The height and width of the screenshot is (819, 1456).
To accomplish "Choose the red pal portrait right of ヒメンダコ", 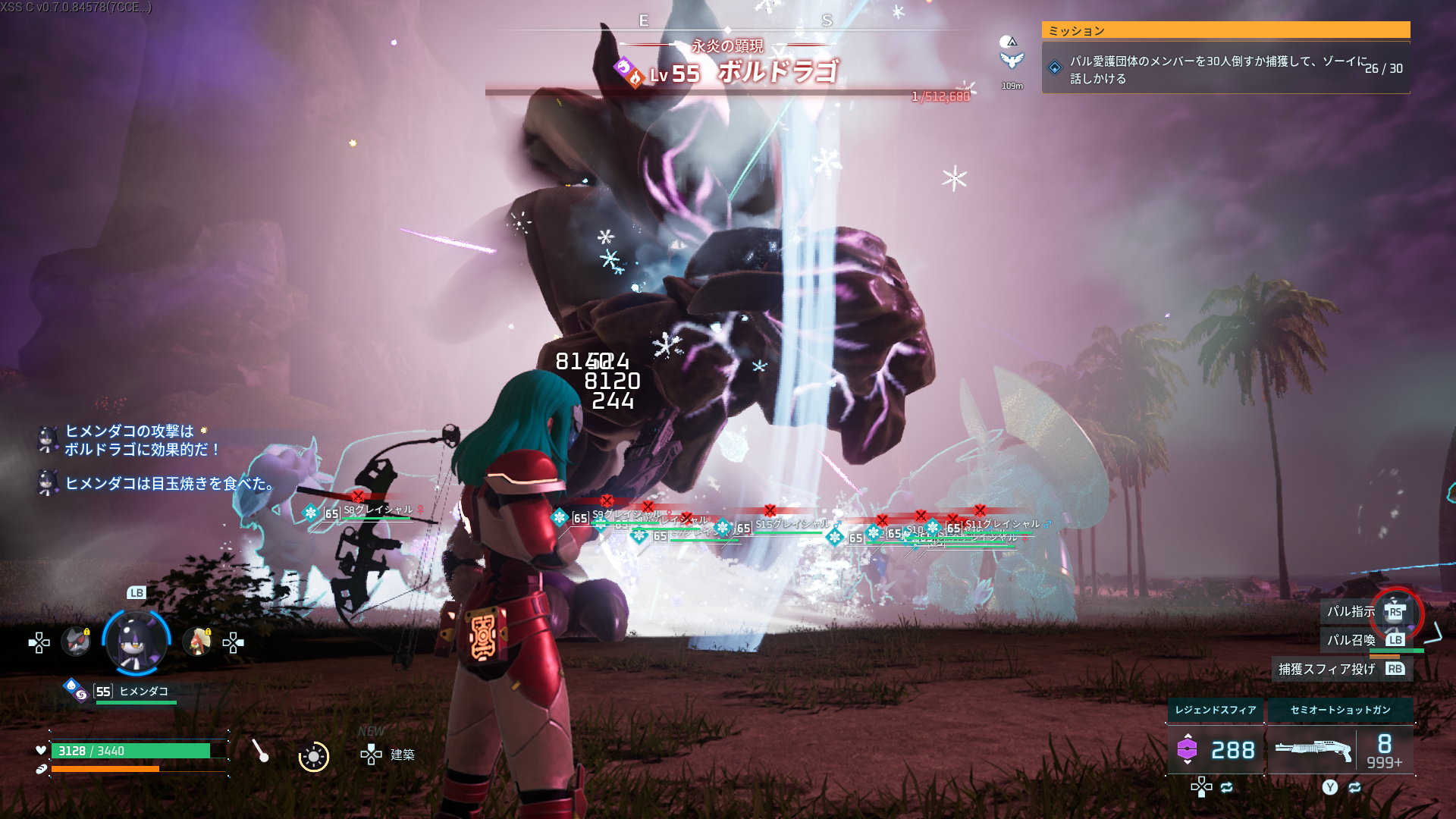I will [x=197, y=642].
